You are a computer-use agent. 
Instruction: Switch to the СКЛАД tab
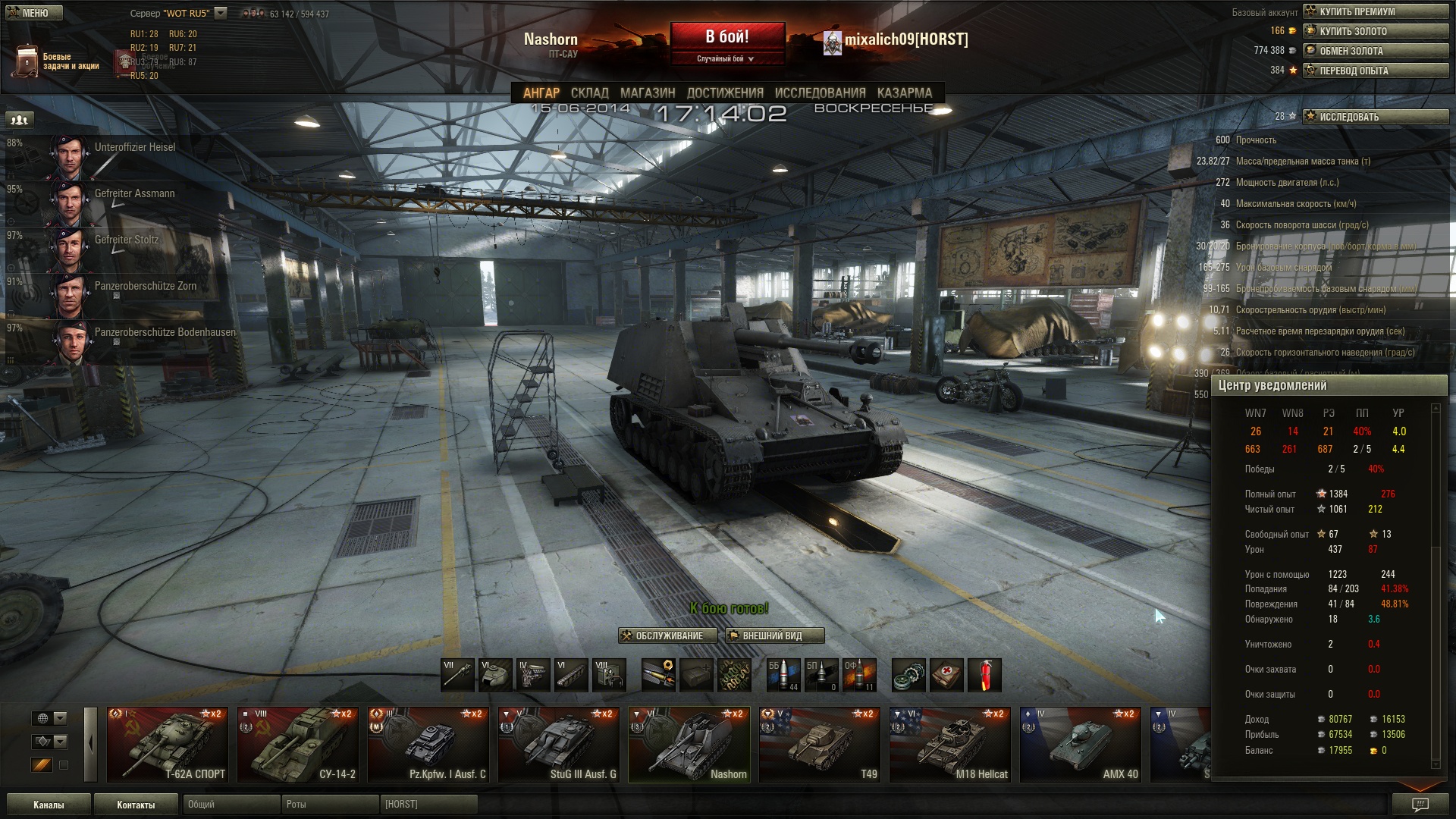589,93
